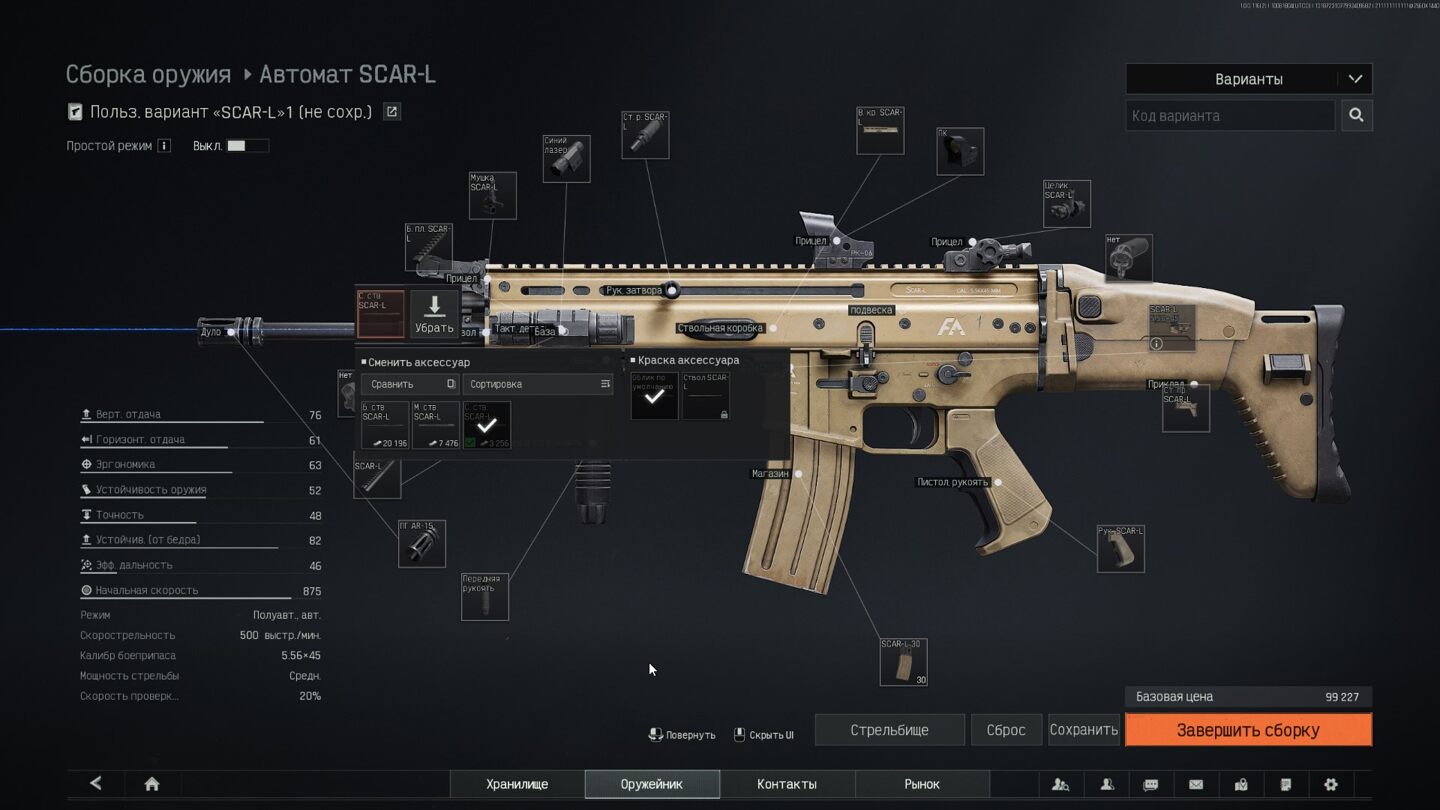The height and width of the screenshot is (810, 1440).
Task: Select the barrel priced 7 476
Action: (x=436, y=425)
